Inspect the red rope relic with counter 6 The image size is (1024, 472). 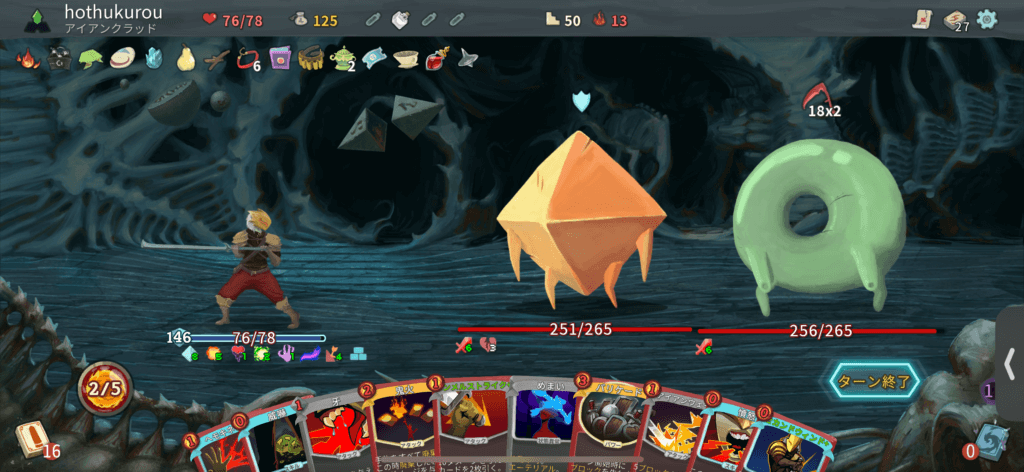(x=244, y=60)
